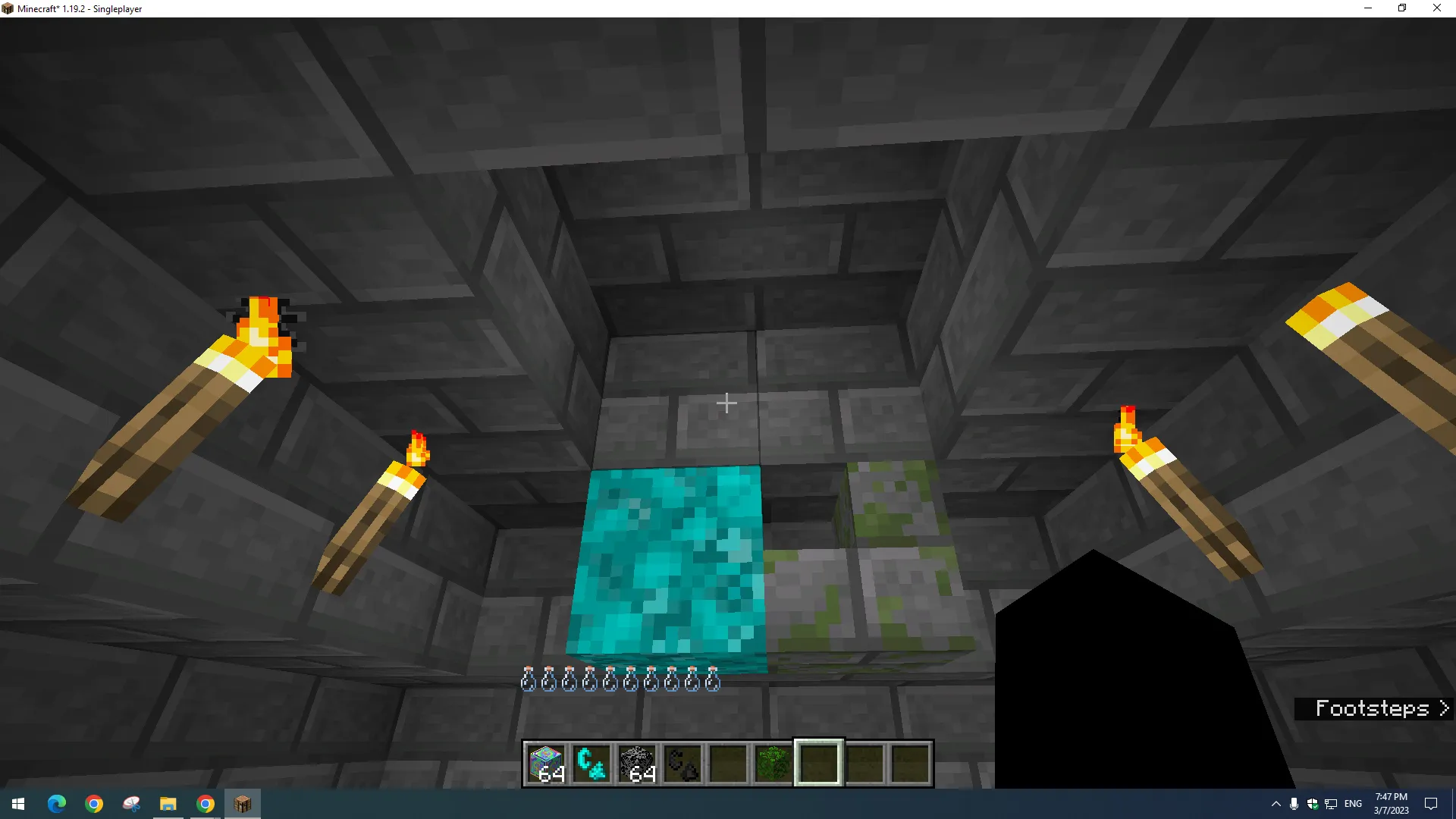Toggle the network status icon in the tray

click(1331, 803)
